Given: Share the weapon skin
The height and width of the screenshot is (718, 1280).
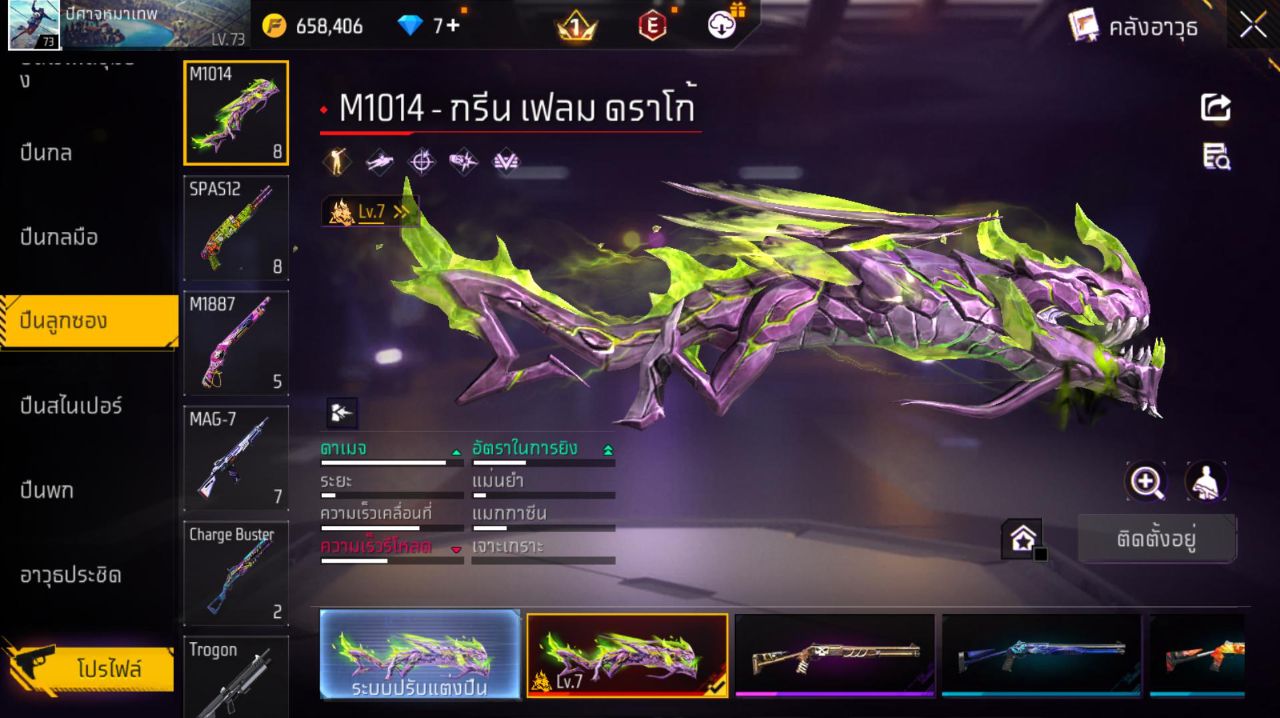Looking at the screenshot, I should (1216, 107).
